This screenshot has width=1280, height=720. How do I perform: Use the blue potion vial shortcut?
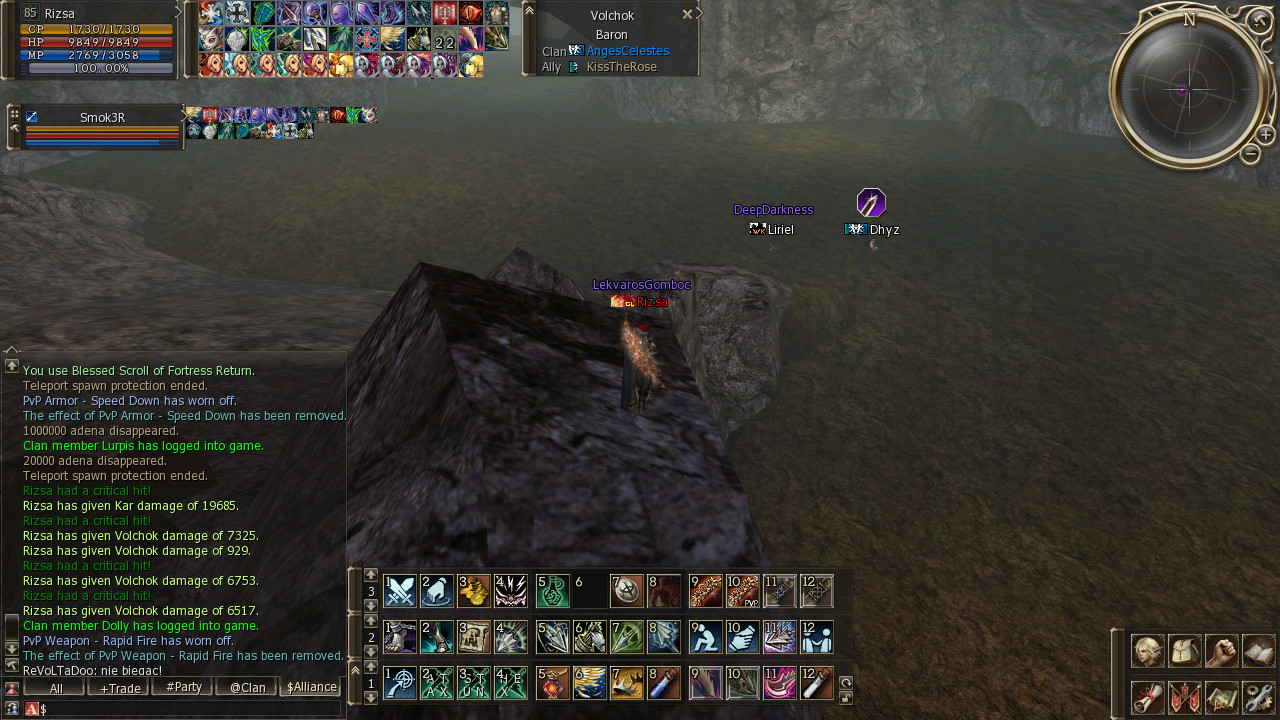click(665, 683)
